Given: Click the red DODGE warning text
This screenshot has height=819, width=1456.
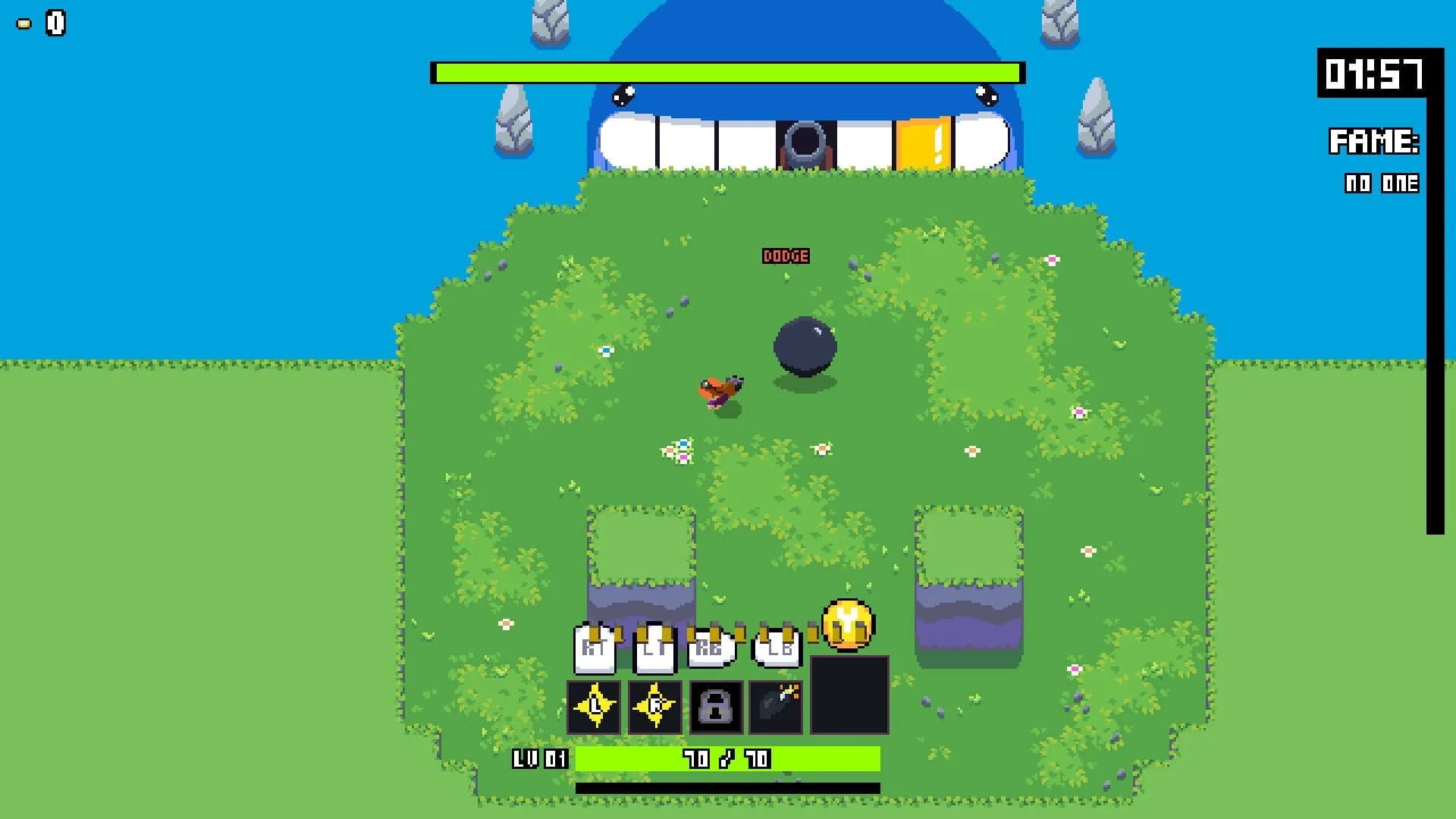Looking at the screenshot, I should pyautogui.click(x=786, y=256).
